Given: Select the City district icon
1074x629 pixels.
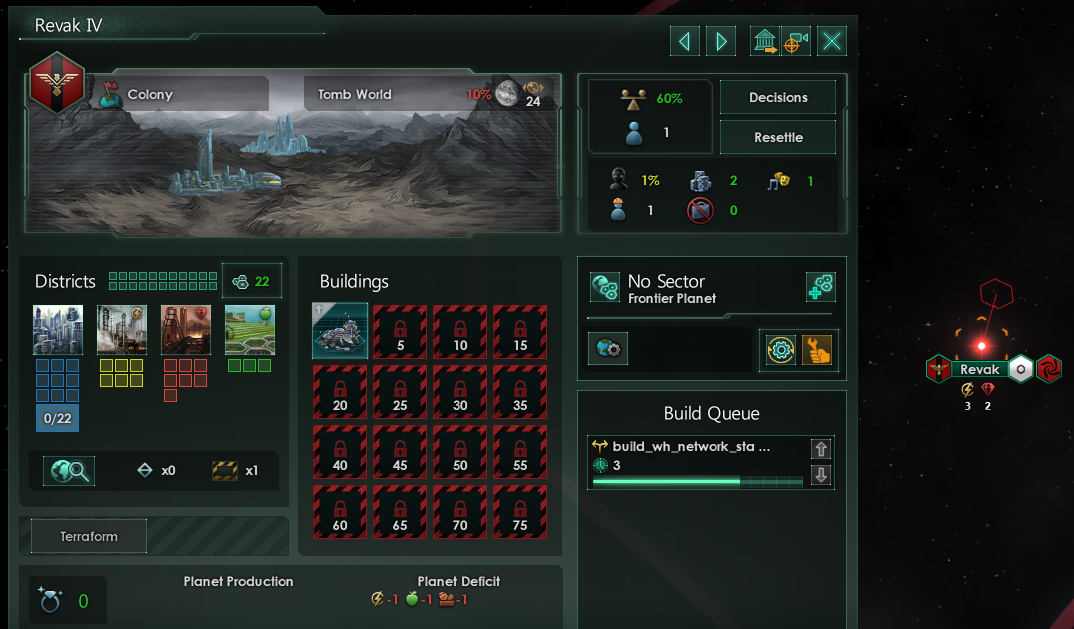Looking at the screenshot, I should point(57,330).
